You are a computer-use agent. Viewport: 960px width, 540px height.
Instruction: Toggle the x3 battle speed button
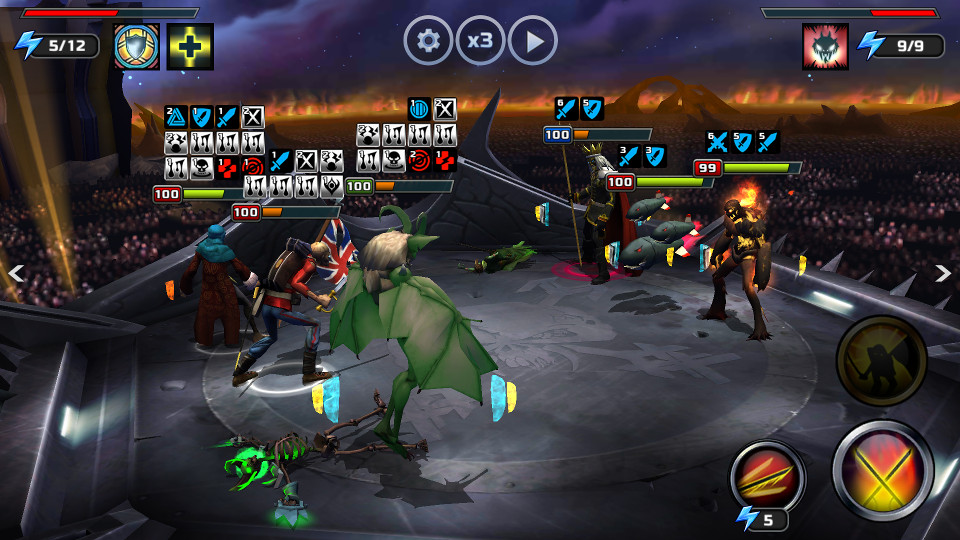coord(480,41)
